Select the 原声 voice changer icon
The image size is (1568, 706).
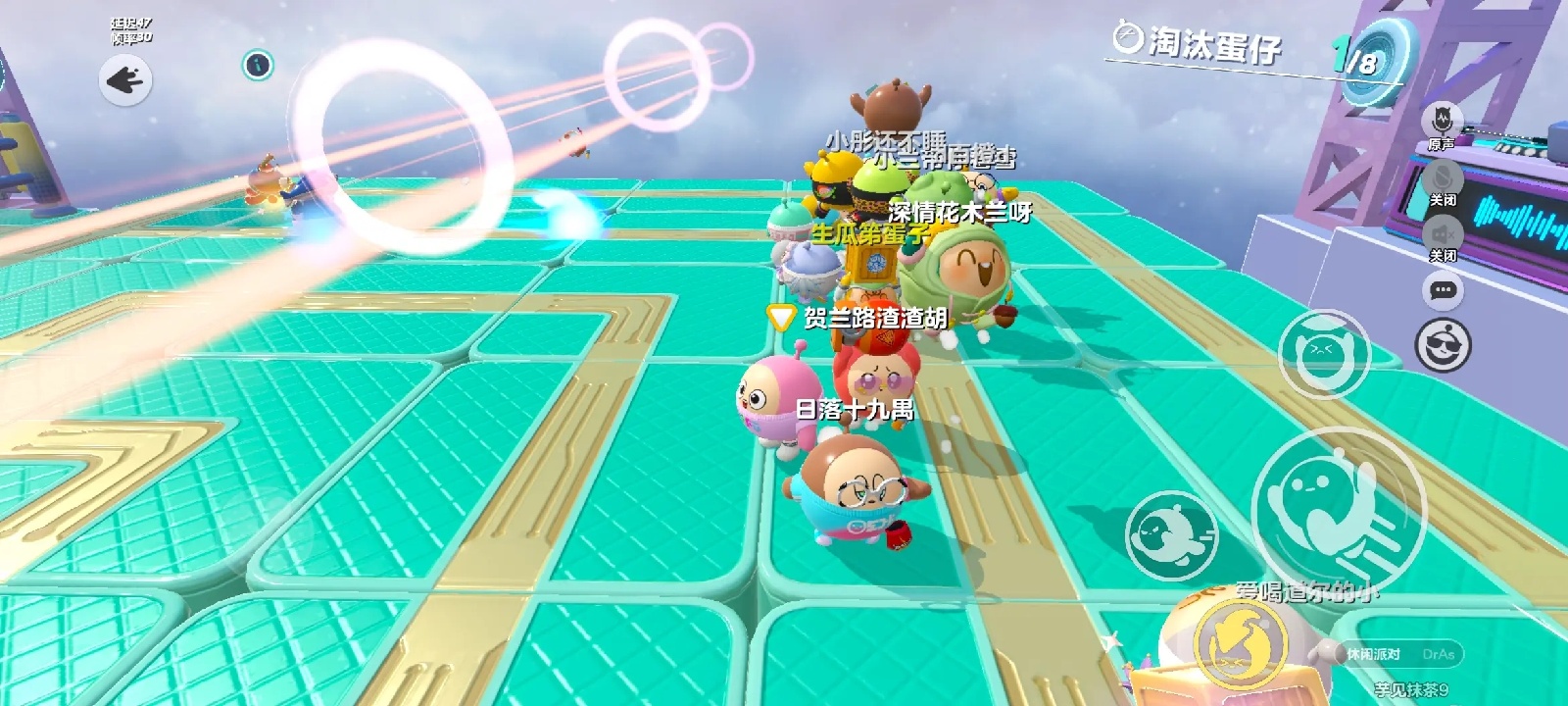(x=1442, y=121)
